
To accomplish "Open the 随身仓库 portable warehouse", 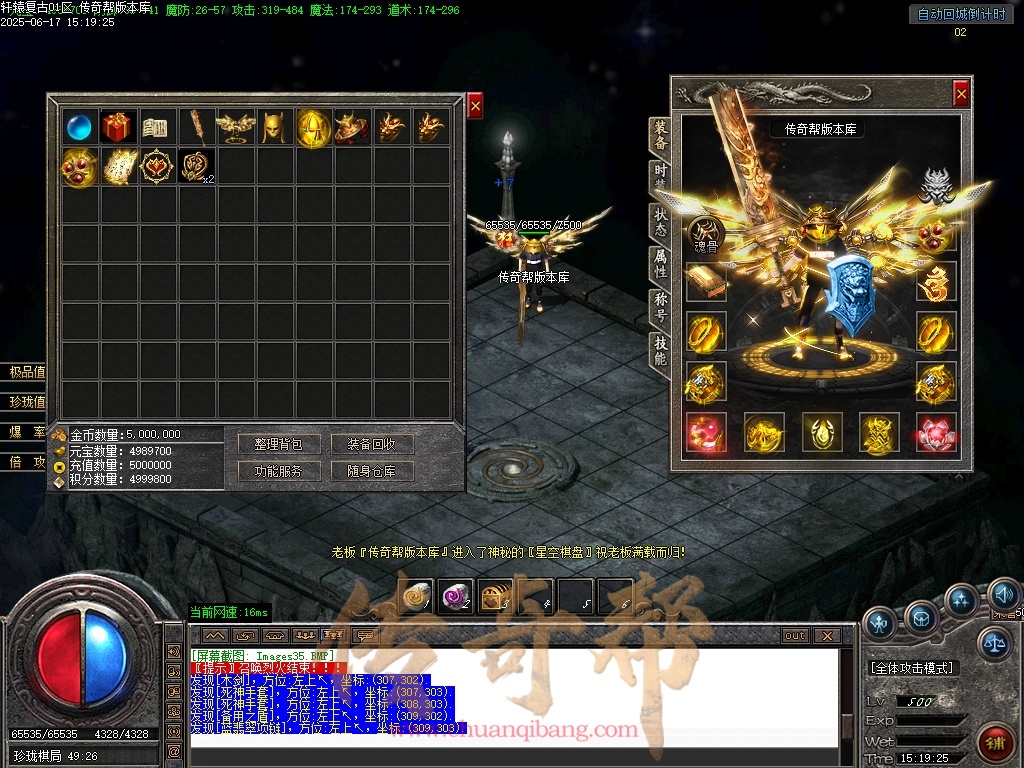I will coord(372,470).
